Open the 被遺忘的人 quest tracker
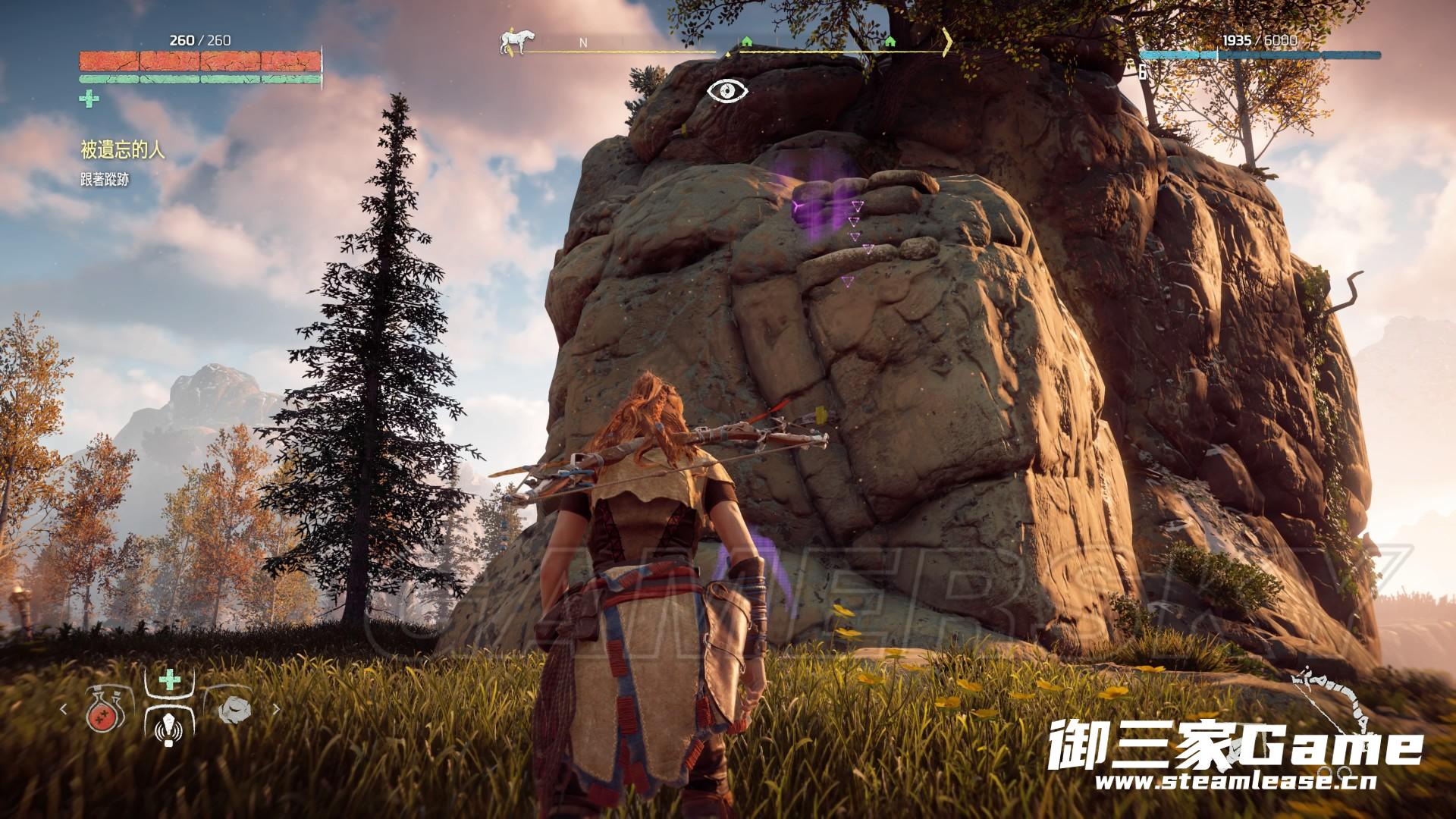This screenshot has width=1456, height=819. click(x=122, y=150)
